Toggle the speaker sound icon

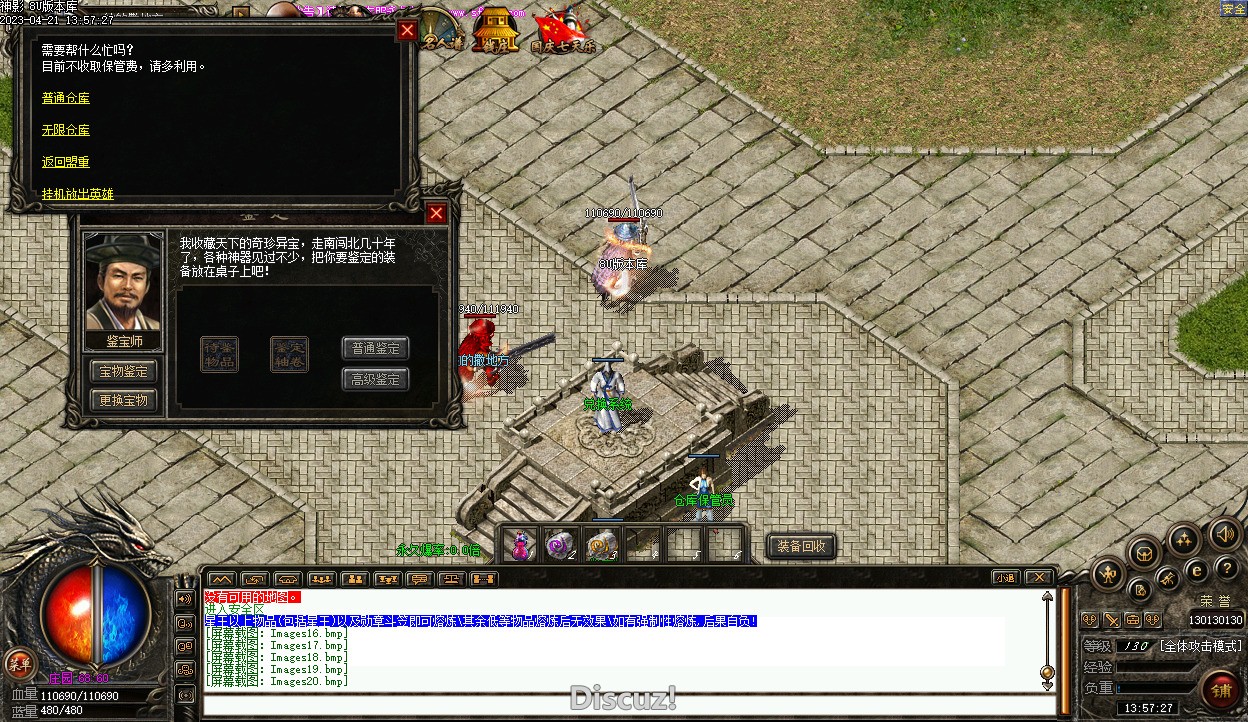1224,534
